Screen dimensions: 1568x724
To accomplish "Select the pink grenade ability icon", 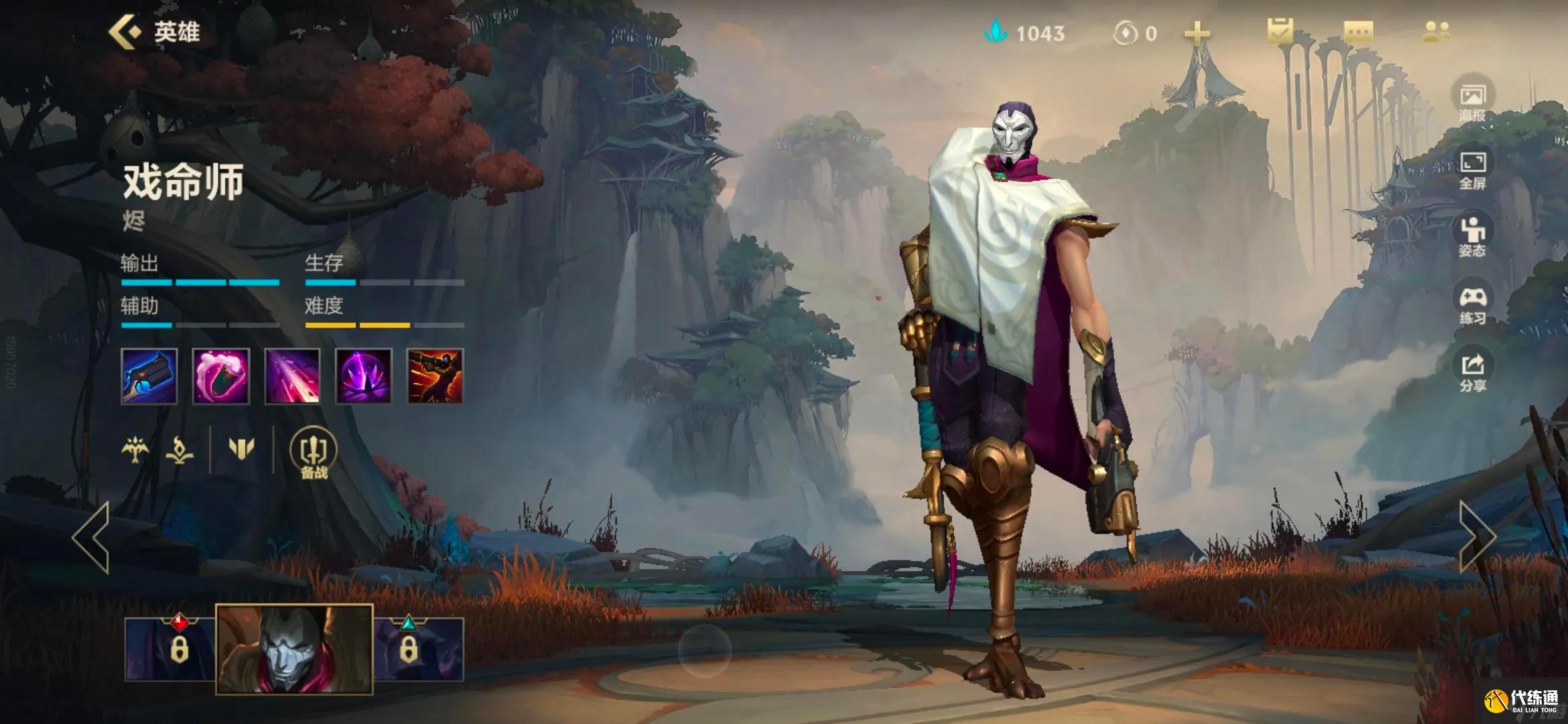I will click(x=220, y=376).
